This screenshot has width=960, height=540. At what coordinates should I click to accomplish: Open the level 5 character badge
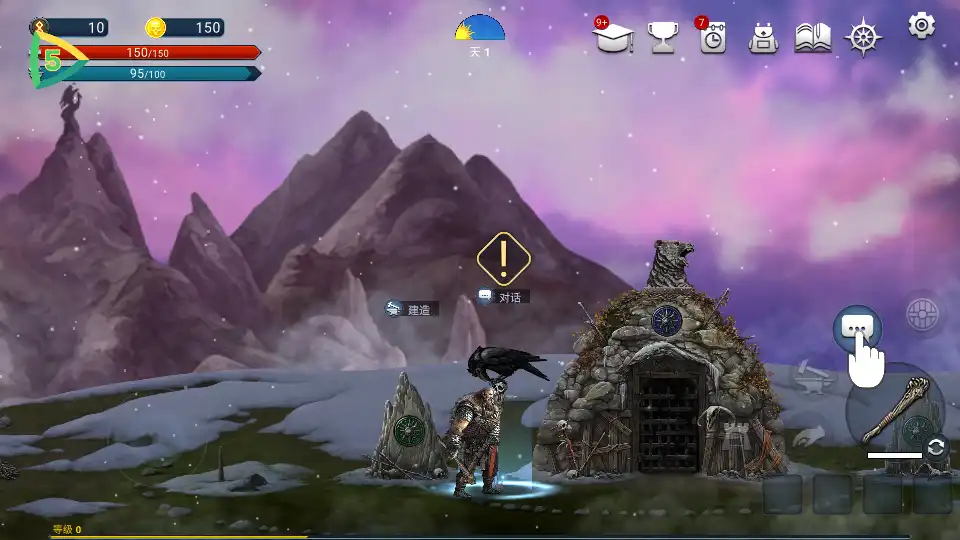(x=50, y=61)
